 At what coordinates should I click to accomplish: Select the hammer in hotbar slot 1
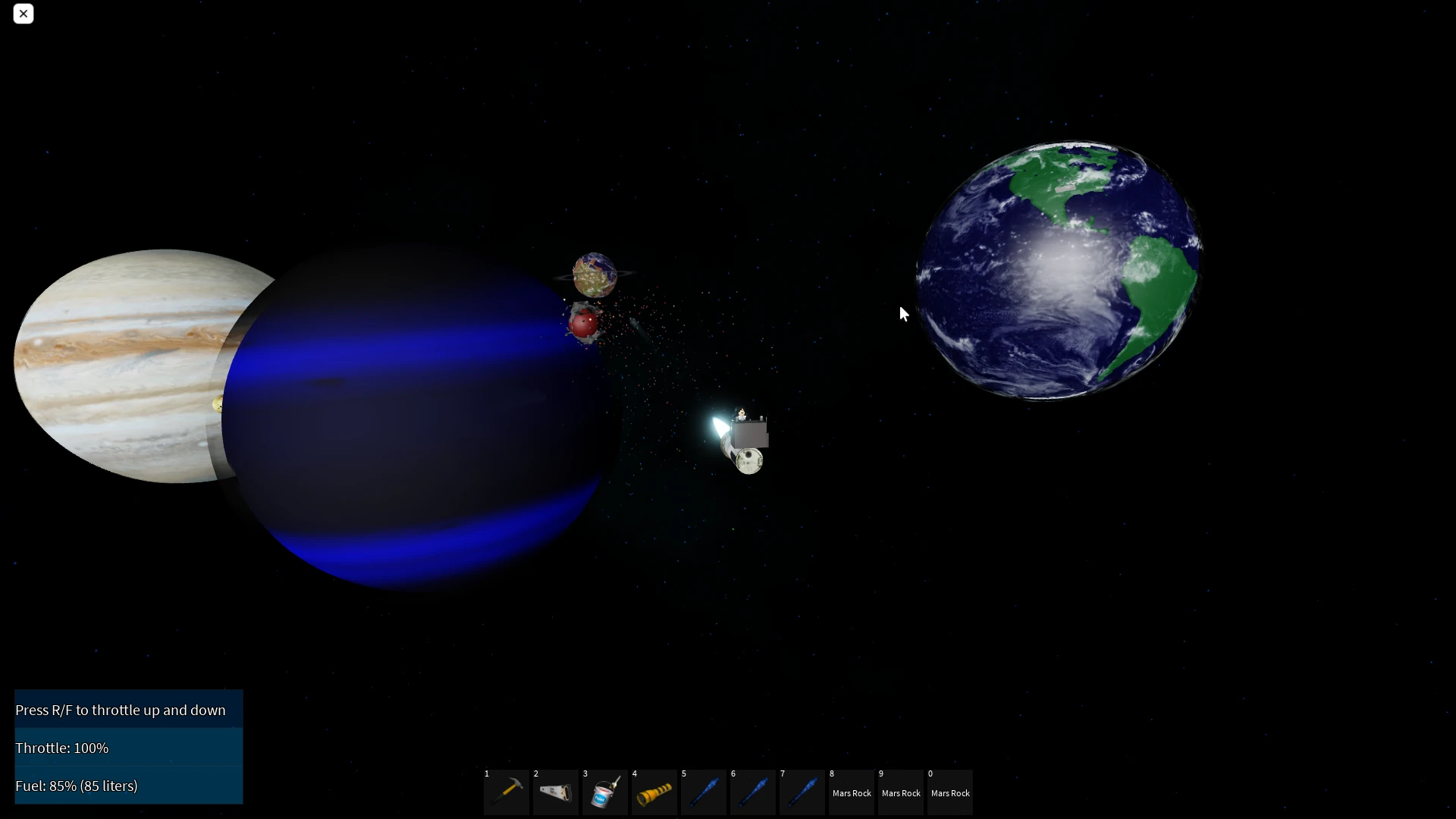coord(506,792)
